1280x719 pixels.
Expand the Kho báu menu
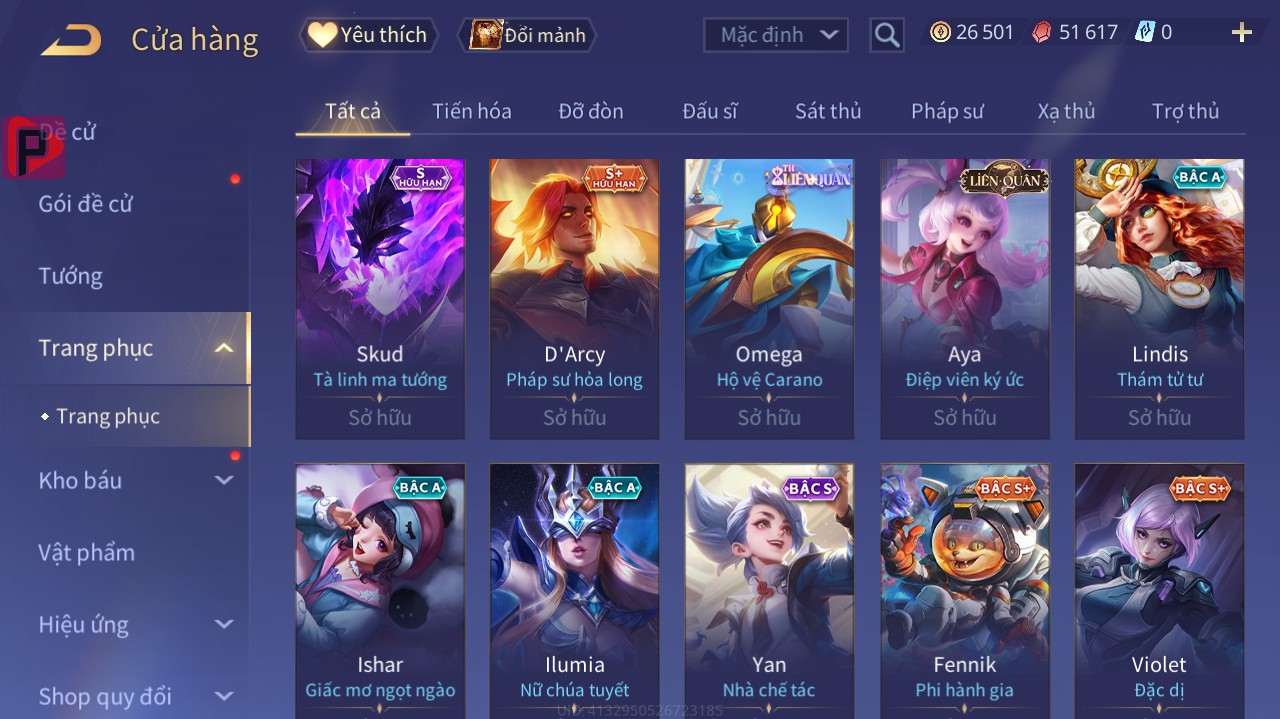pyautogui.click(x=135, y=480)
